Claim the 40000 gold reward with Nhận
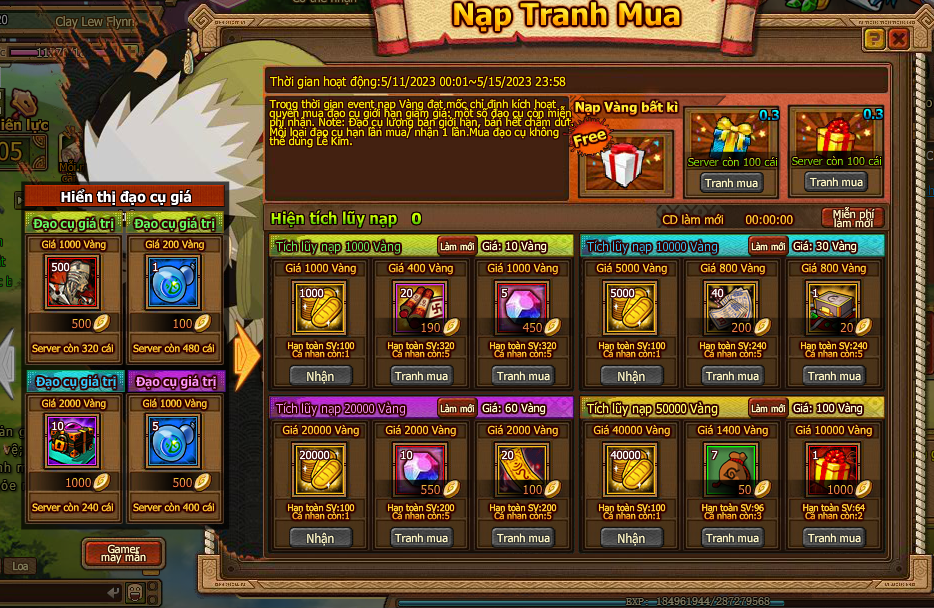 pos(631,538)
